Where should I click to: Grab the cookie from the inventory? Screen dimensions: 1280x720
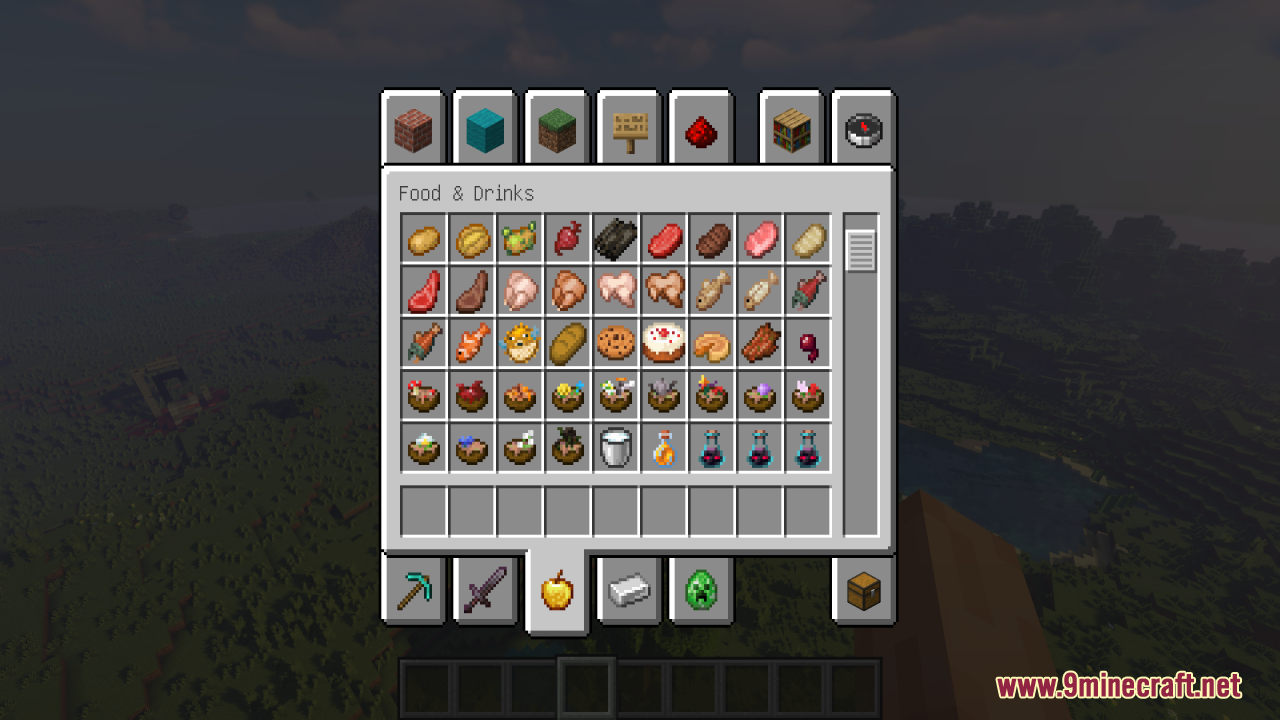615,343
